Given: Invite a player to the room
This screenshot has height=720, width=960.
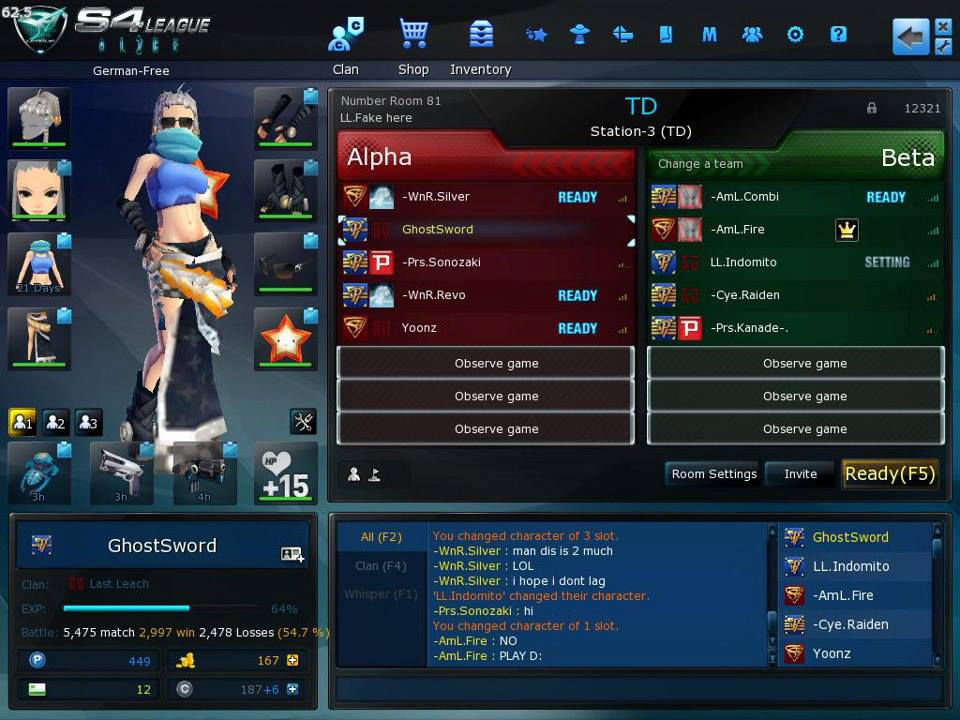Looking at the screenshot, I should [x=800, y=474].
